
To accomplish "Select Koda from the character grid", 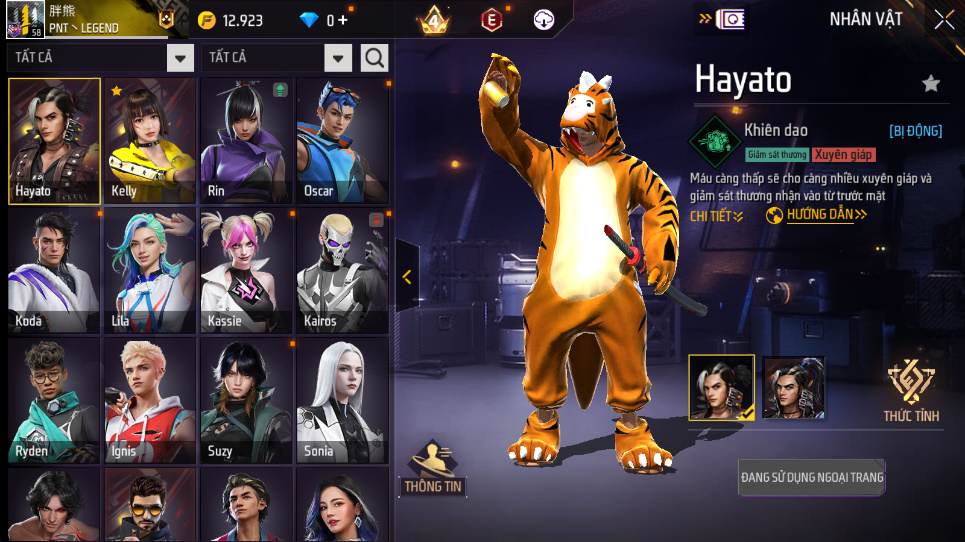I will click(x=54, y=271).
